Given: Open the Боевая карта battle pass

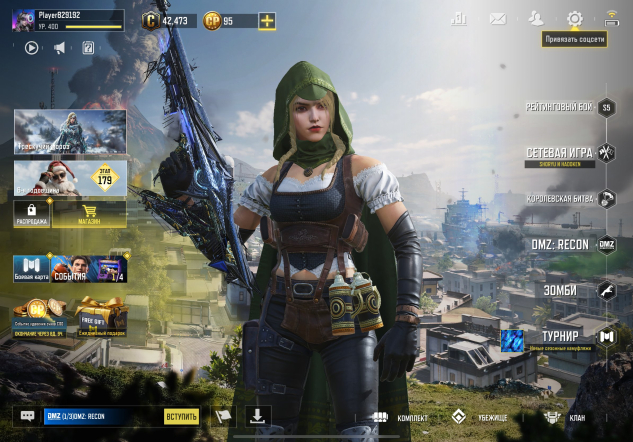Looking at the screenshot, I should coord(30,268).
